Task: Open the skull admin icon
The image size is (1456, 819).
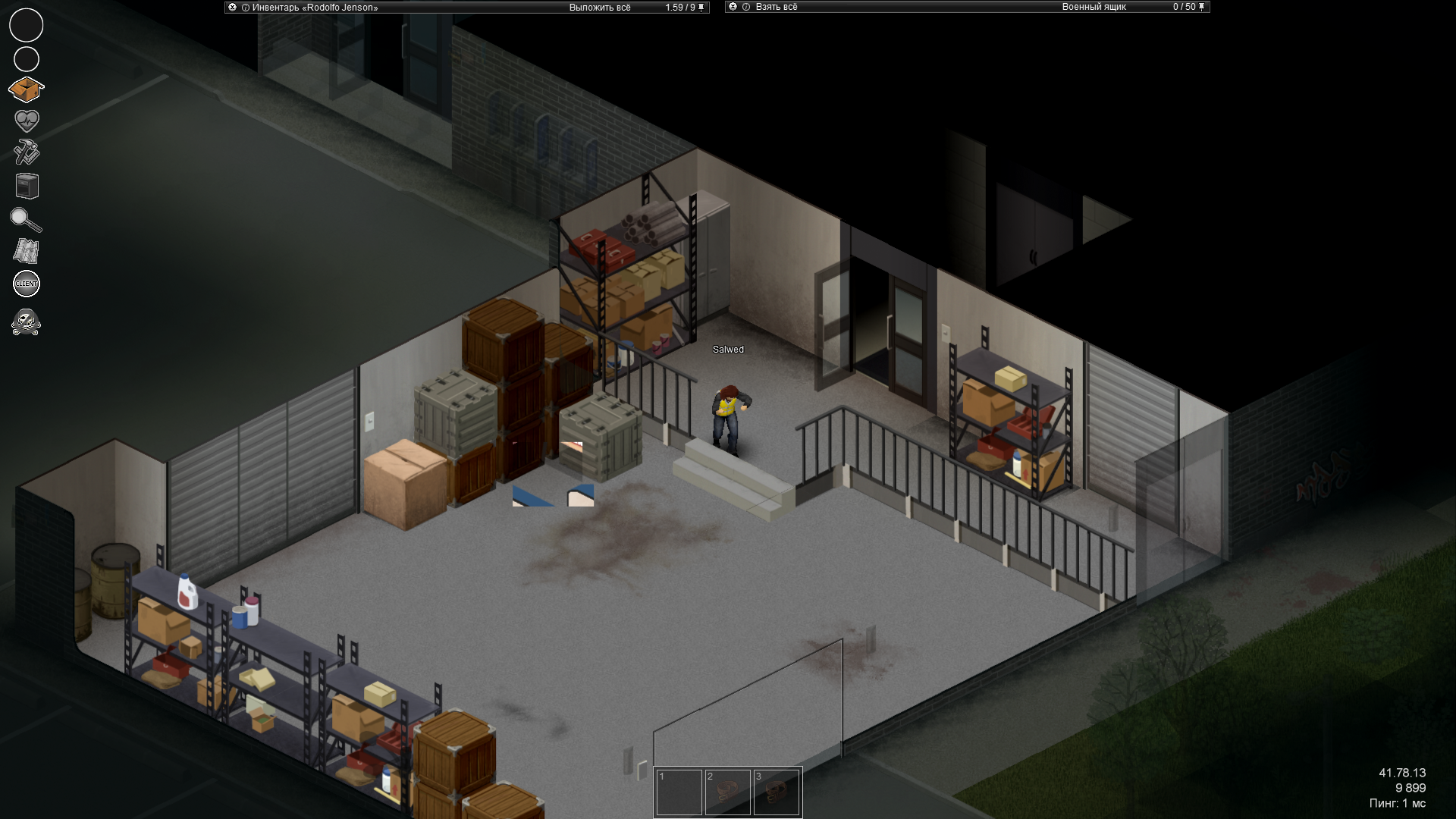Action: [x=26, y=321]
